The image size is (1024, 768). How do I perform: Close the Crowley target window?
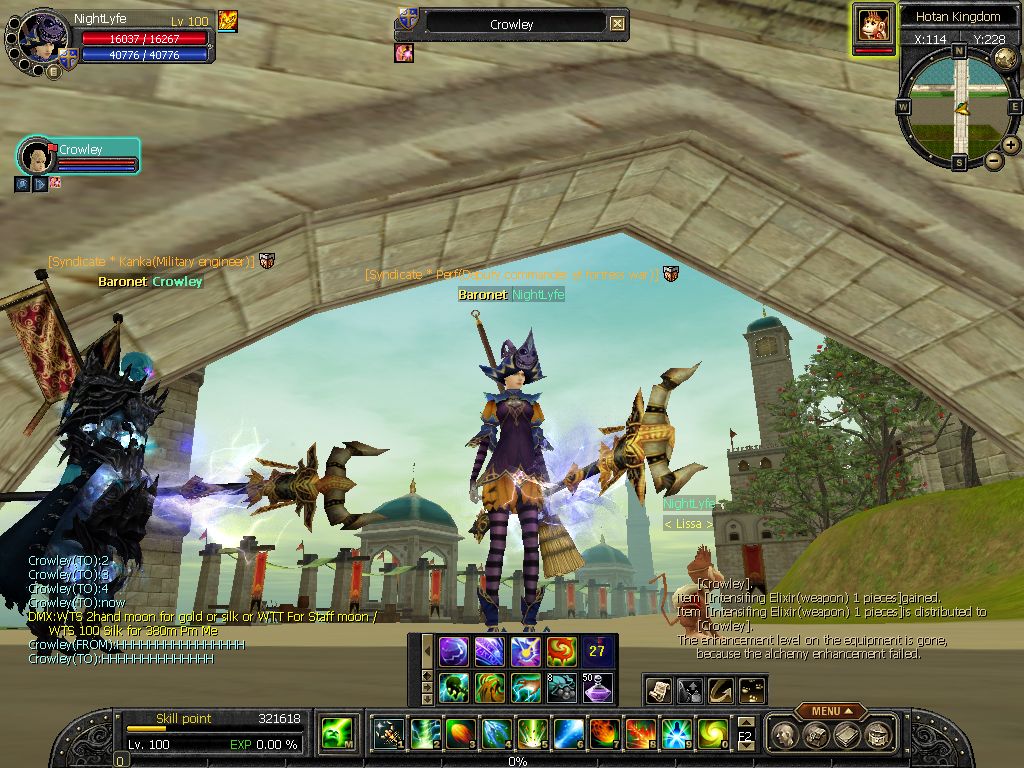[x=617, y=23]
